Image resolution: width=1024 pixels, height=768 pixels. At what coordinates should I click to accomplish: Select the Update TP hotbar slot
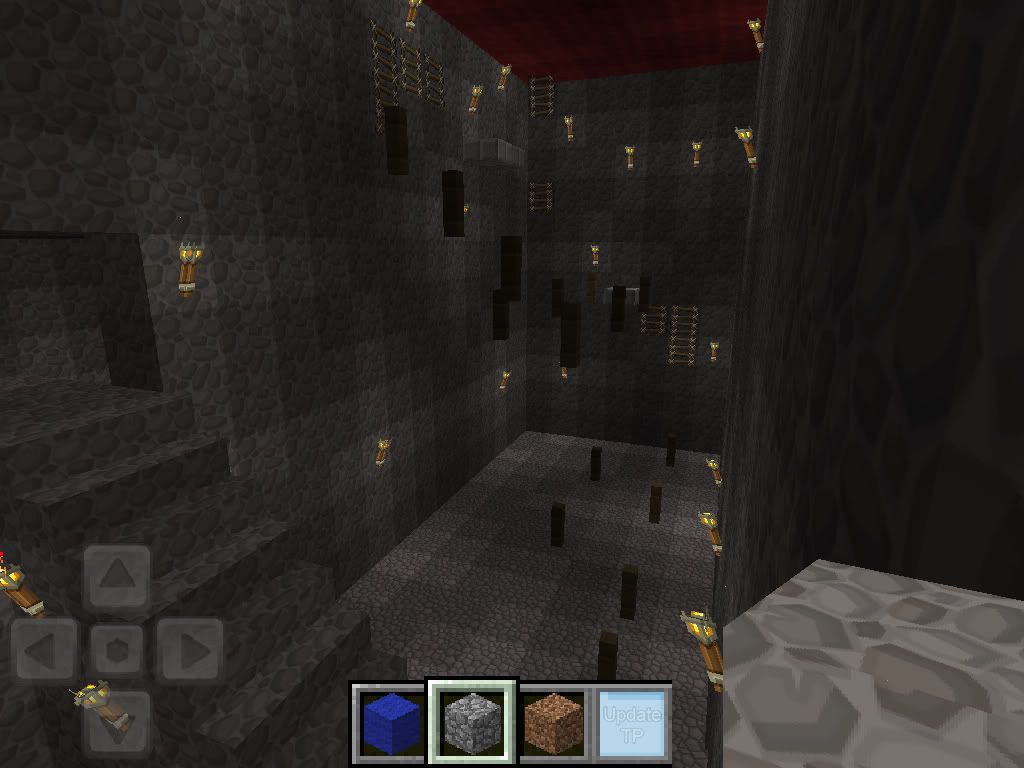[x=632, y=722]
